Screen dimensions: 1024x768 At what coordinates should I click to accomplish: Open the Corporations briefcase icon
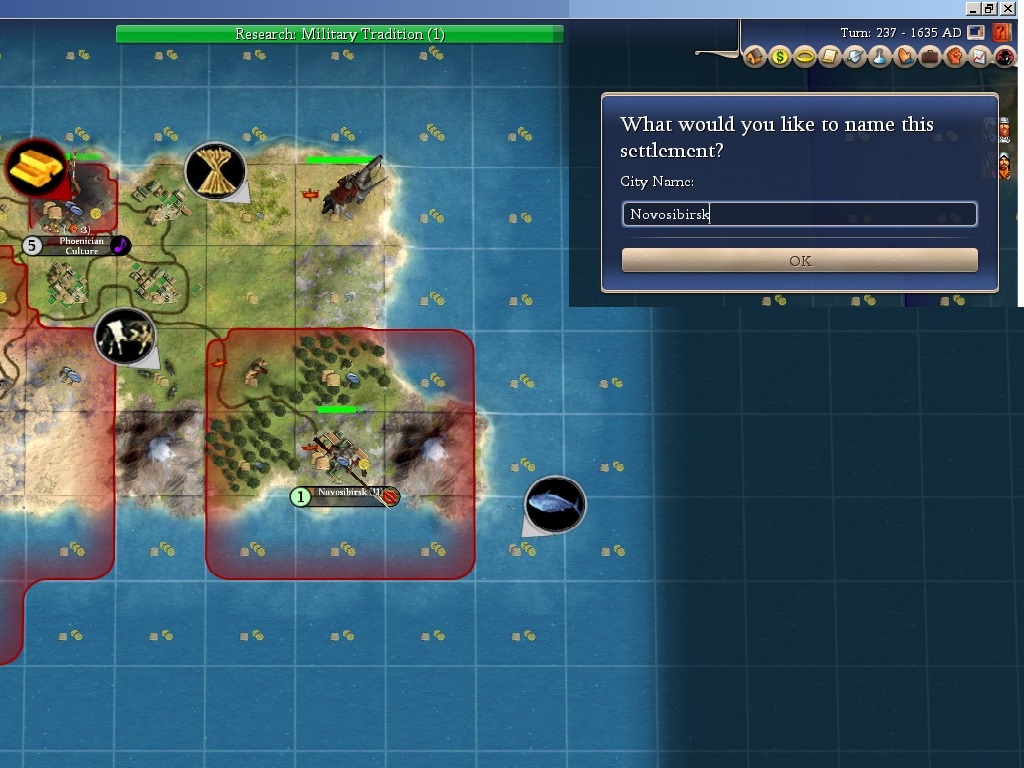pos(930,56)
